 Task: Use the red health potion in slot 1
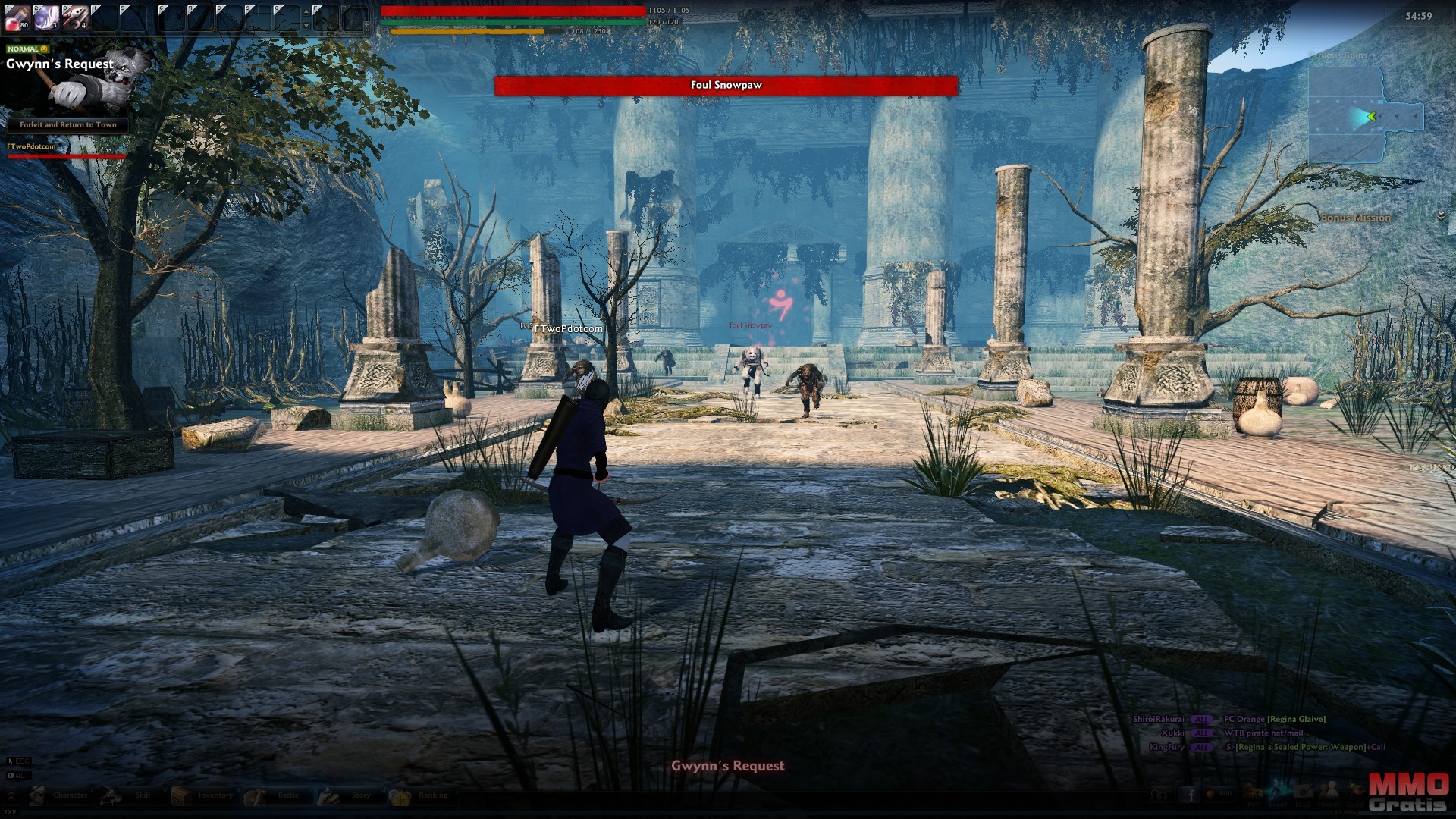[17, 17]
